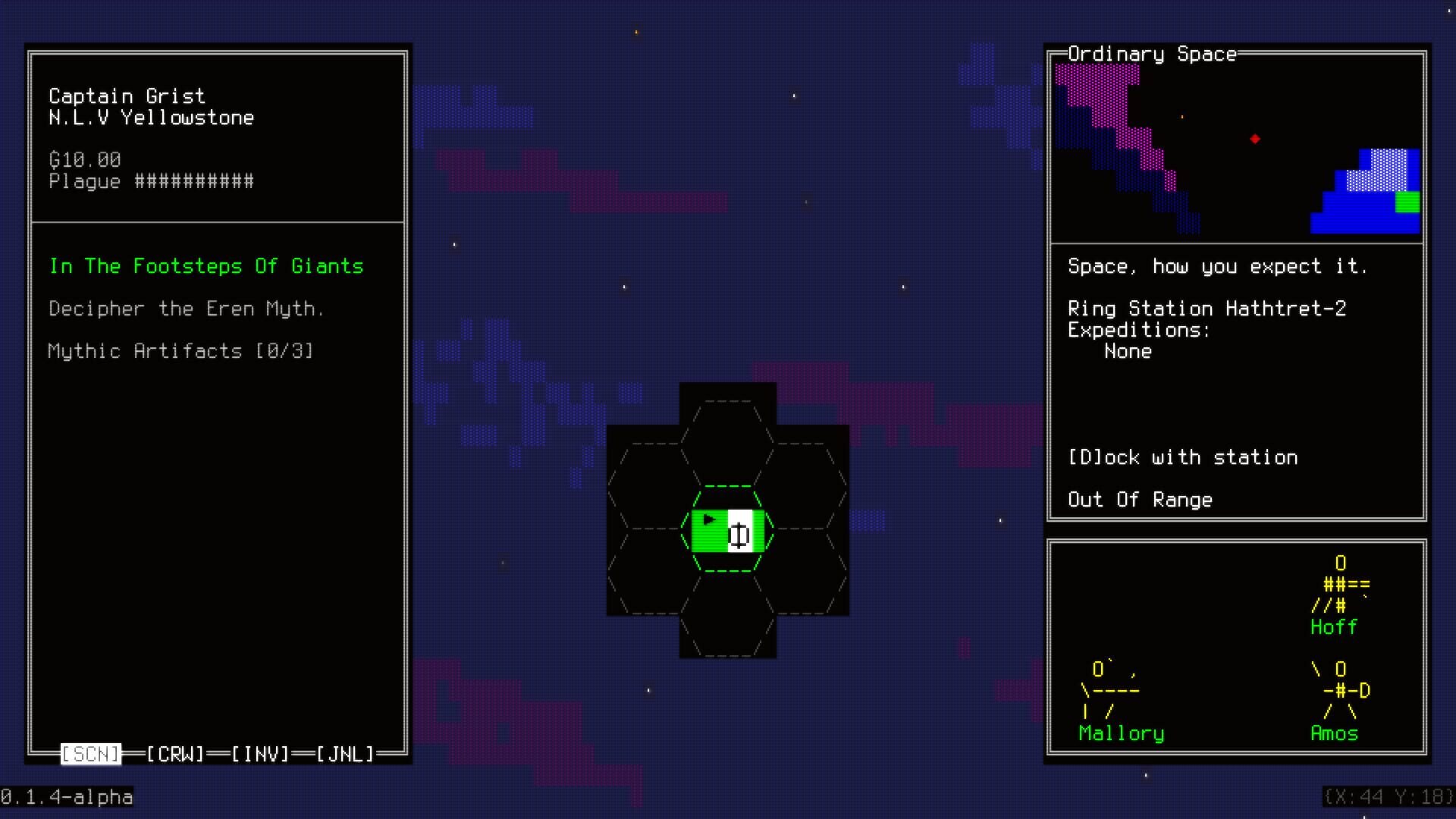
Task: Select the quest In The Footsteps Of Giants
Action: (206, 266)
